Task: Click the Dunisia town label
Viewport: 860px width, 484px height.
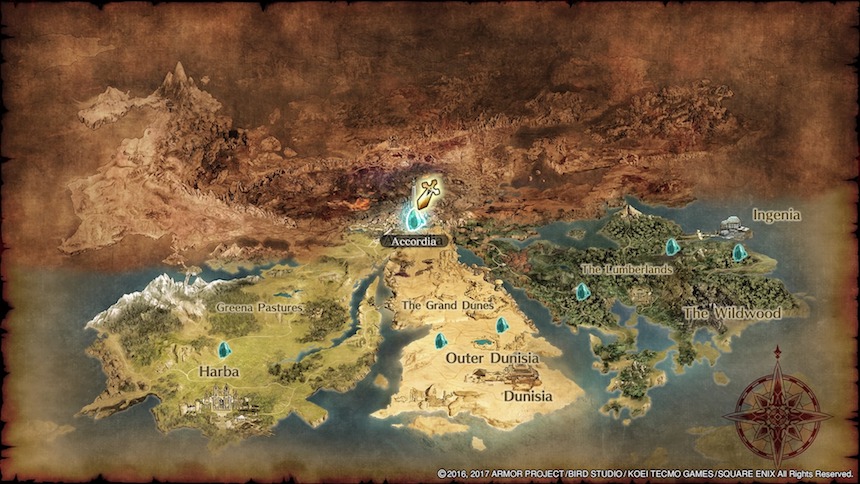Action: click(x=526, y=396)
